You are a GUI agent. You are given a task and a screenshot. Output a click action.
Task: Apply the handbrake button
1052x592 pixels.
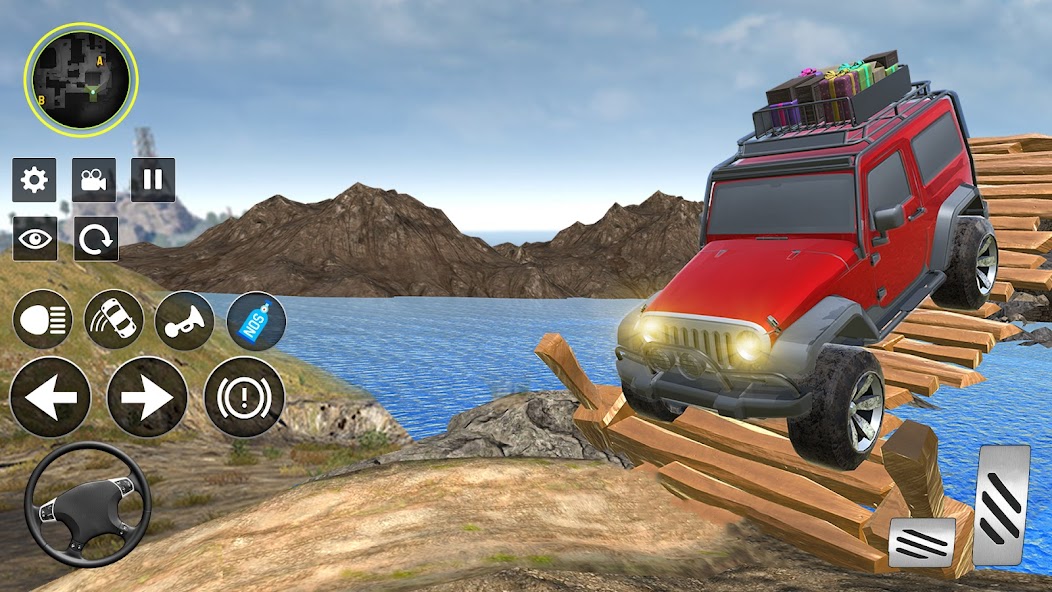pyautogui.click(x=244, y=397)
